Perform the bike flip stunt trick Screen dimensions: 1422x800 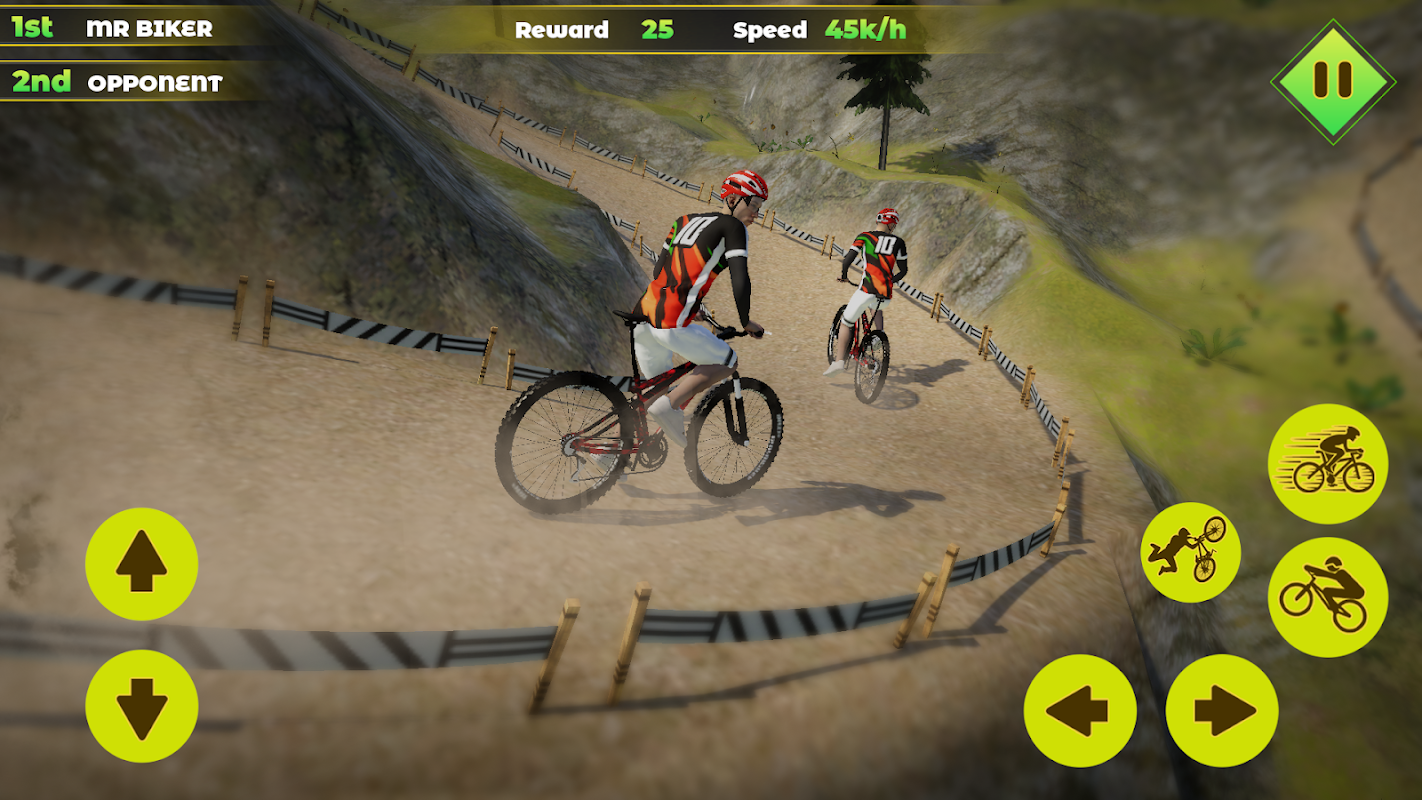[1190, 552]
